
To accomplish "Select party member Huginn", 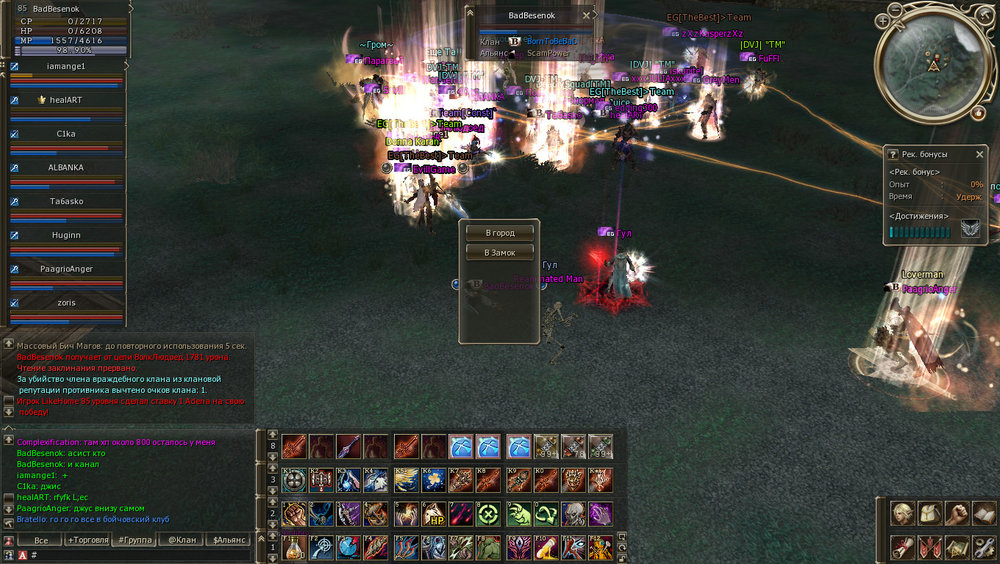I will click(x=66, y=235).
